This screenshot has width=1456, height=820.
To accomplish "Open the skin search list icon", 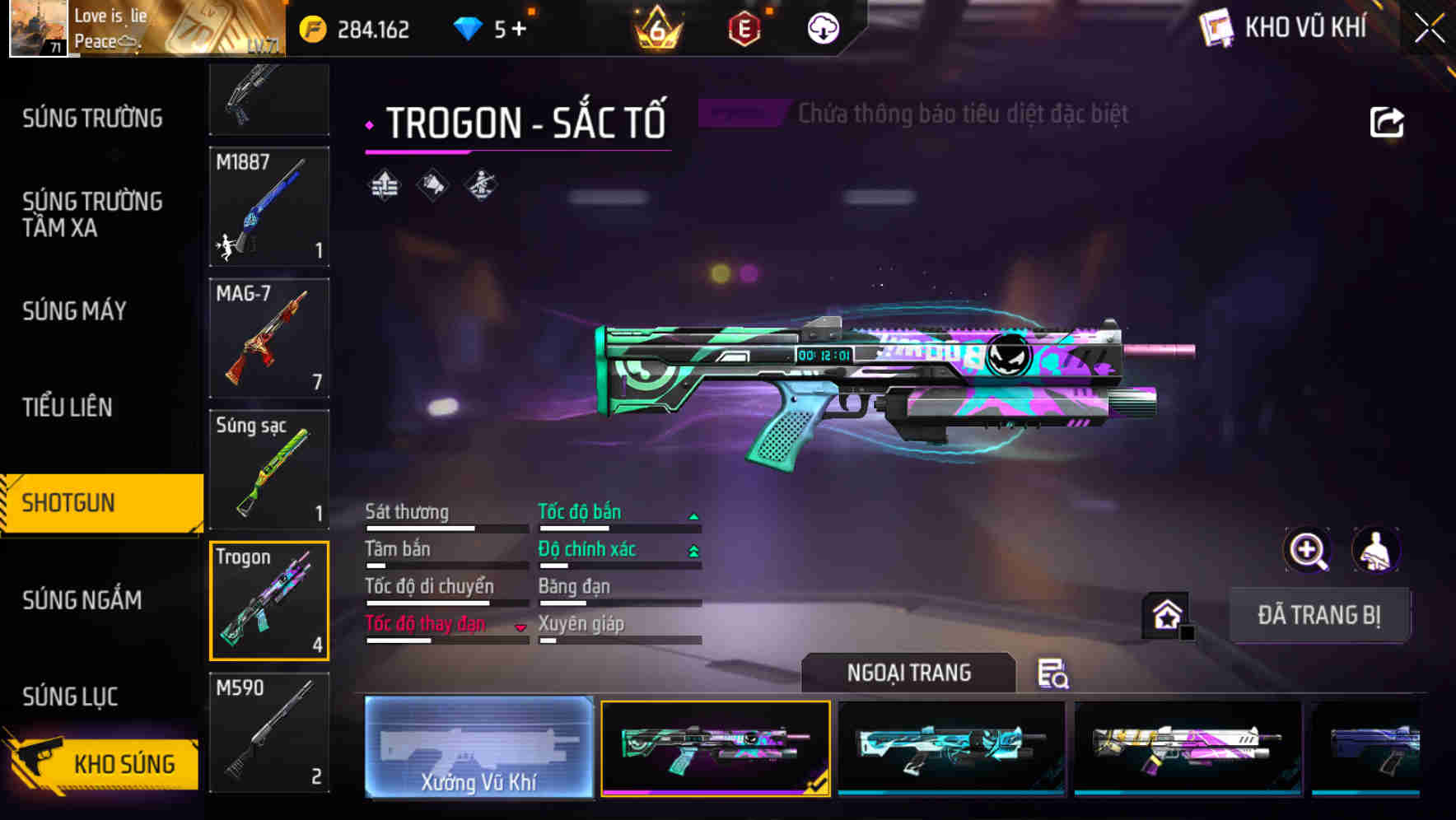I will tap(1052, 673).
